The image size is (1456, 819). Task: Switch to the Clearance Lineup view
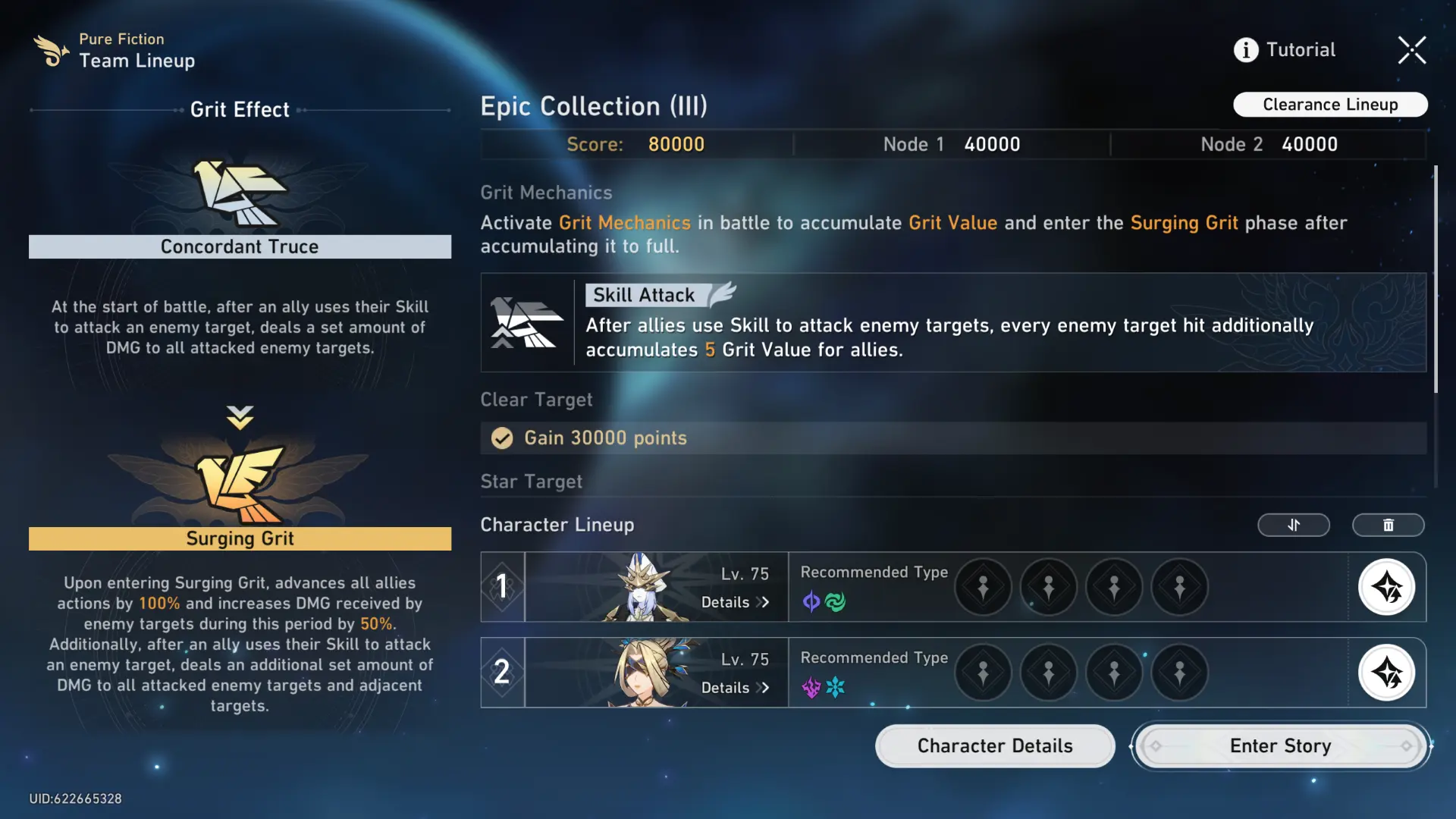tap(1329, 104)
